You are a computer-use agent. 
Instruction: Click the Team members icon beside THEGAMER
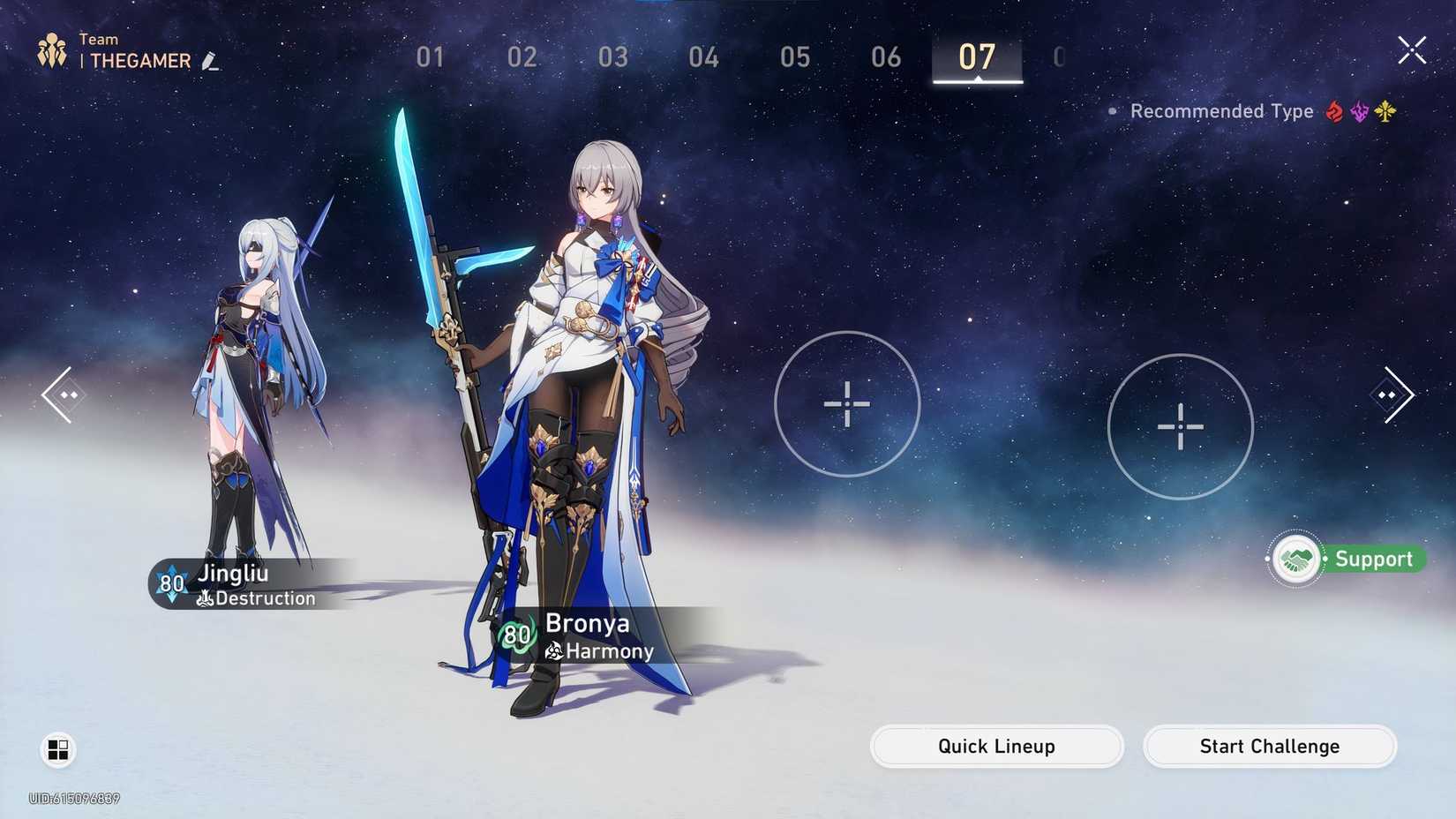point(51,49)
